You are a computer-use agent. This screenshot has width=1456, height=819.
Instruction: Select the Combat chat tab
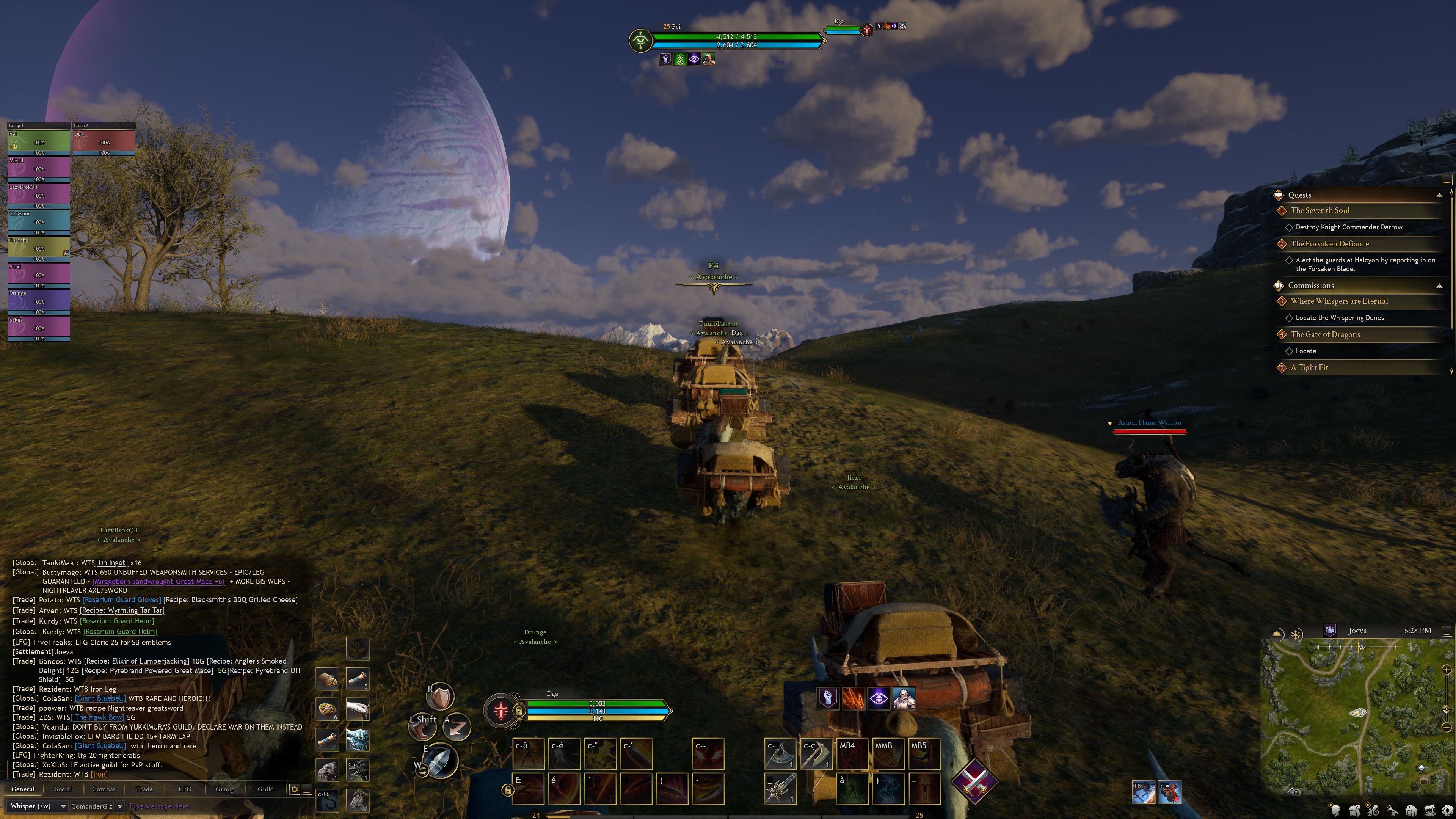pos(104,789)
